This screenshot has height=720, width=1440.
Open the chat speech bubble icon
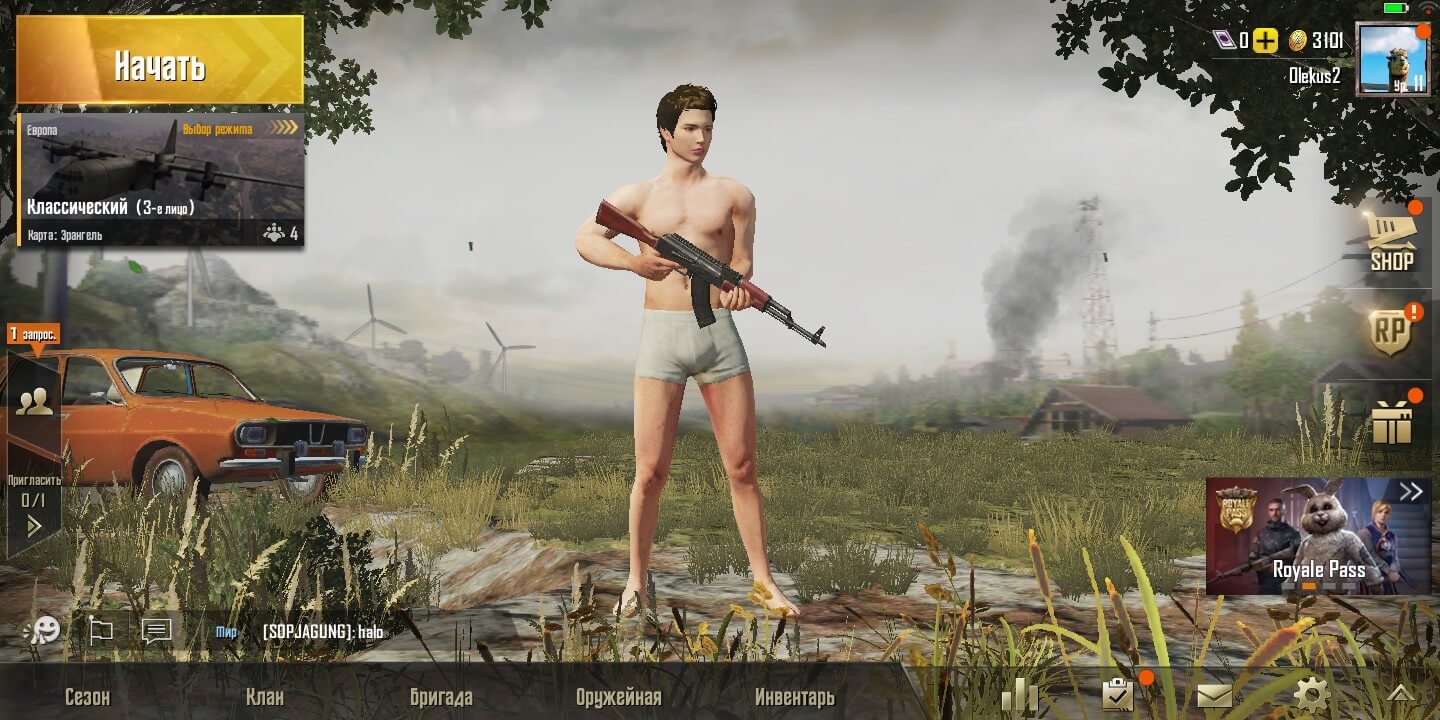click(156, 631)
